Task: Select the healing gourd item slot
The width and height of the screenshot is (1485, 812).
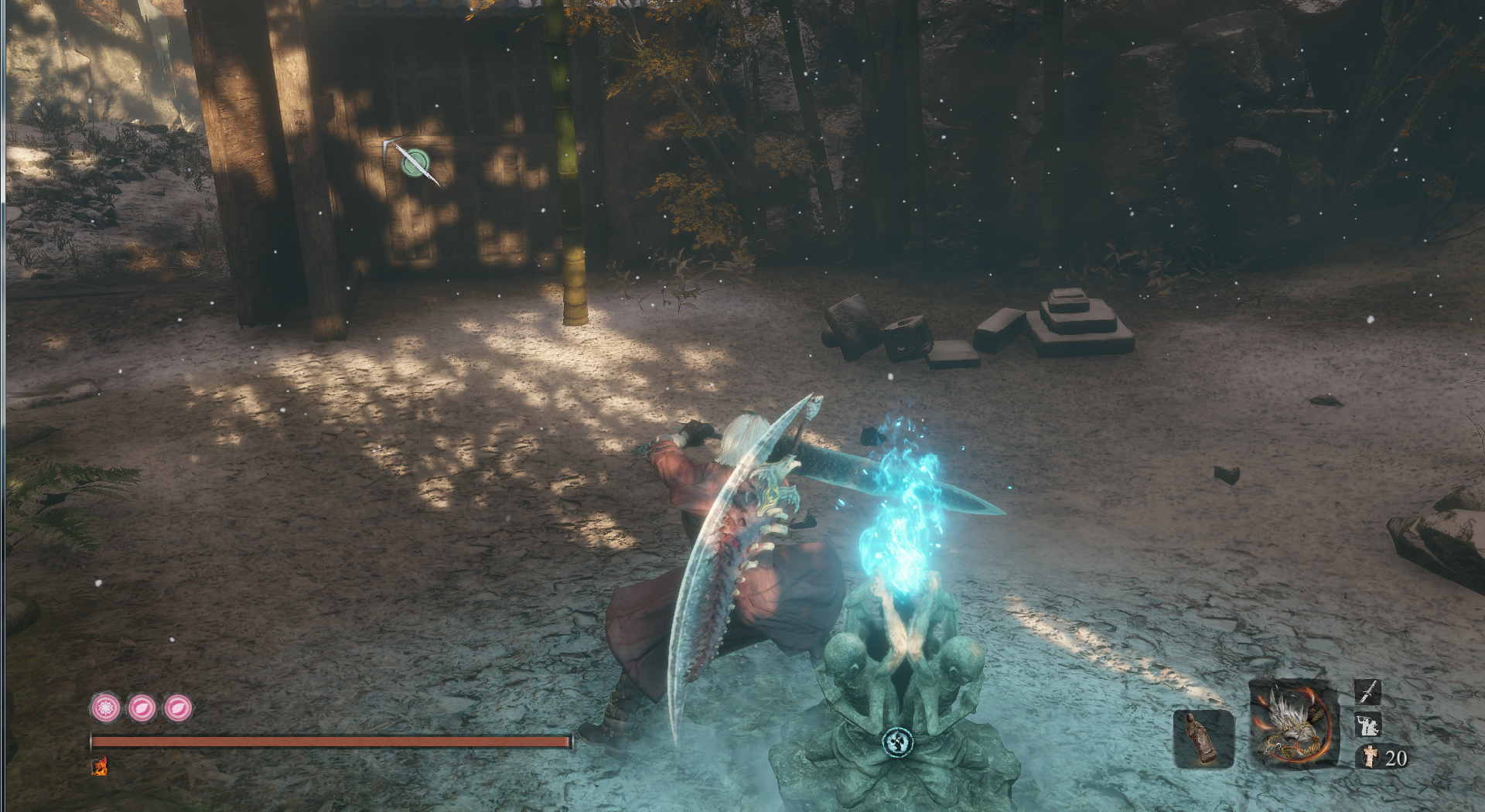Action: tap(1203, 739)
